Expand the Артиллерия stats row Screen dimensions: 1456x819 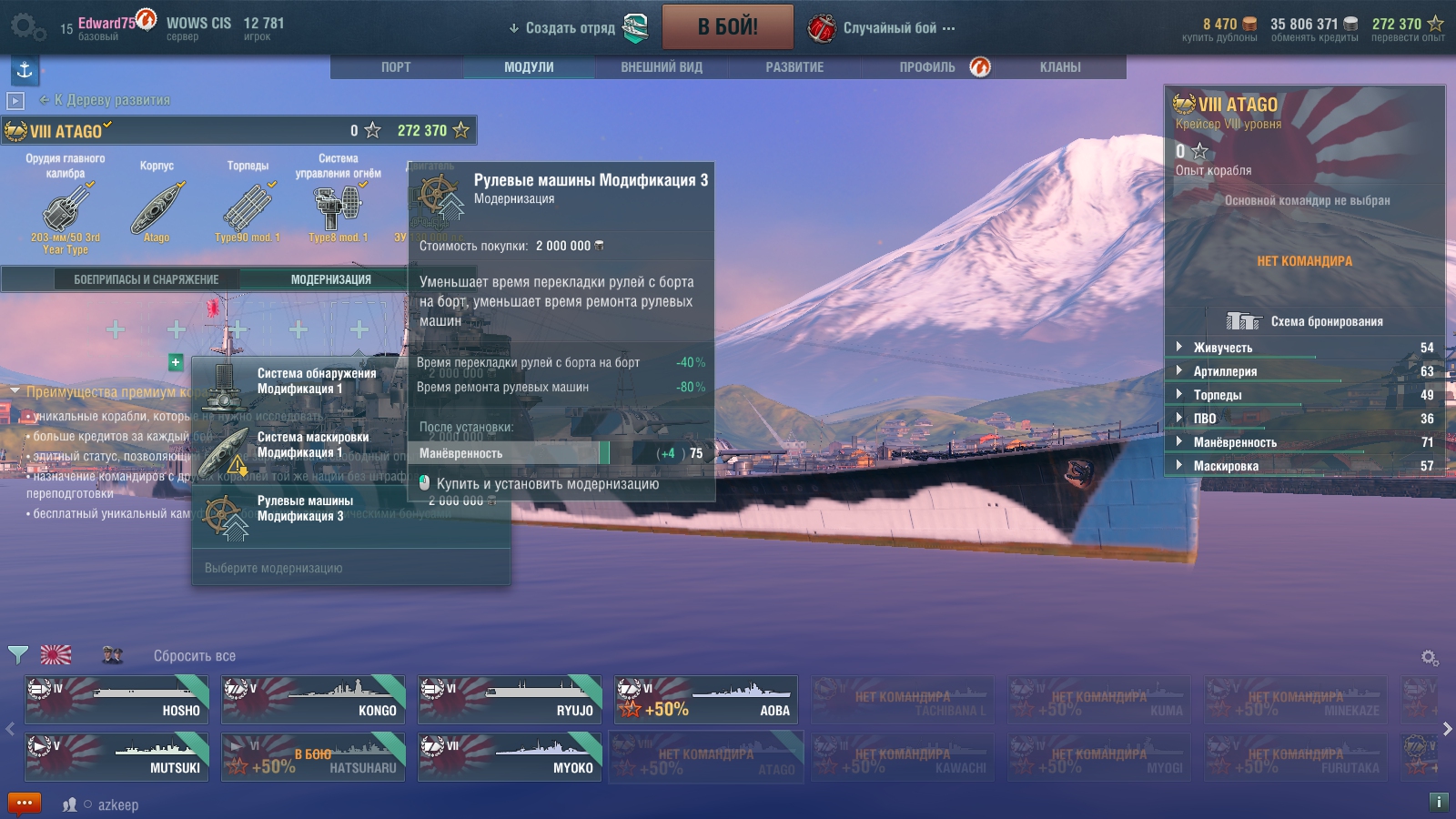coord(1225,371)
